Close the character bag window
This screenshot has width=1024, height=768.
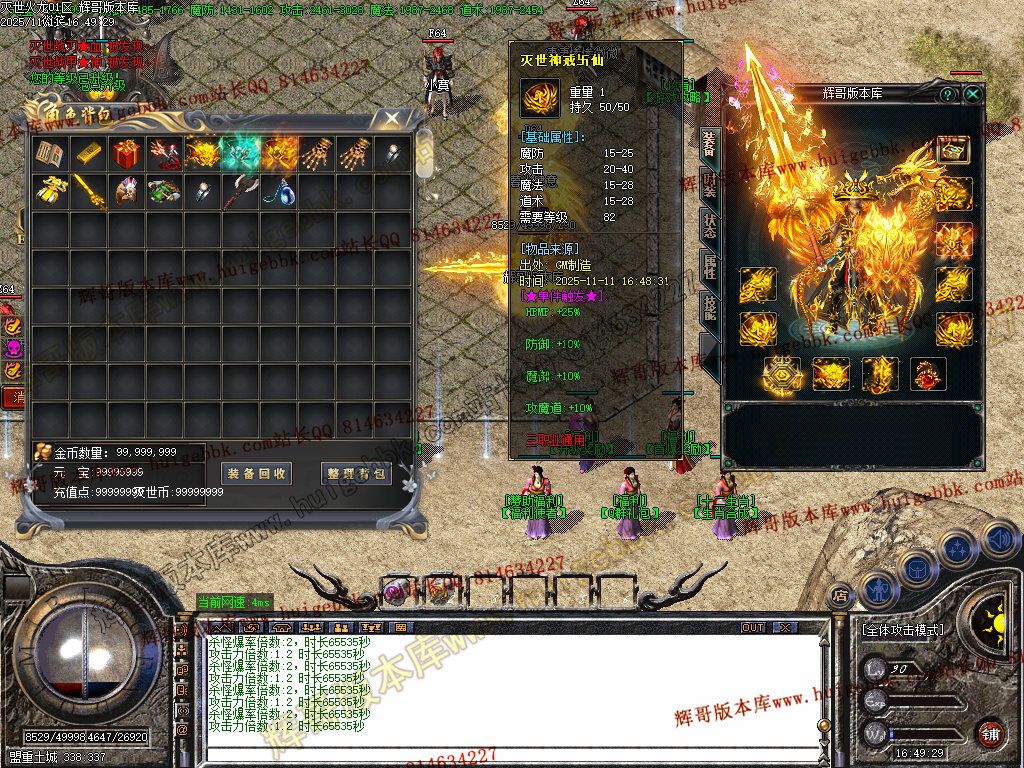pos(393,118)
